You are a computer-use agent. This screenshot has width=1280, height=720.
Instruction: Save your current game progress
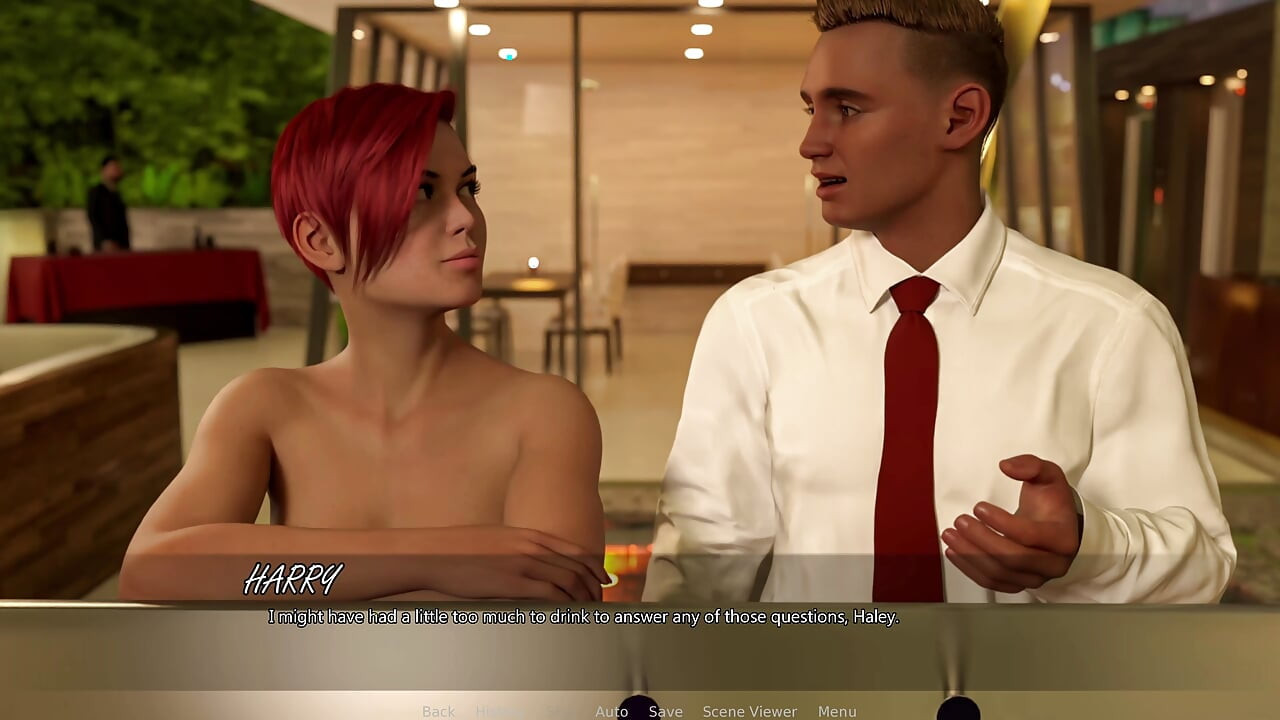pos(666,711)
